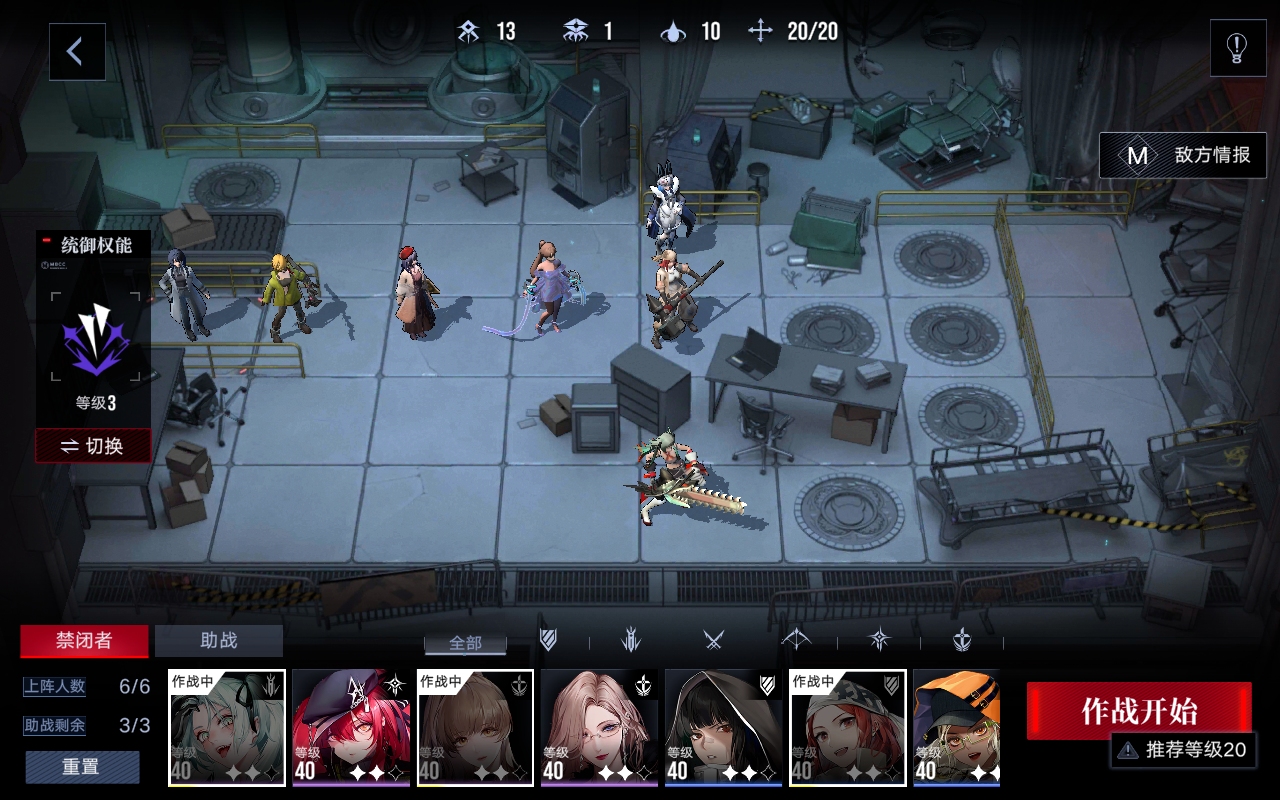
Task: Open enemy intel (敌方情报)
Action: click(x=1183, y=156)
